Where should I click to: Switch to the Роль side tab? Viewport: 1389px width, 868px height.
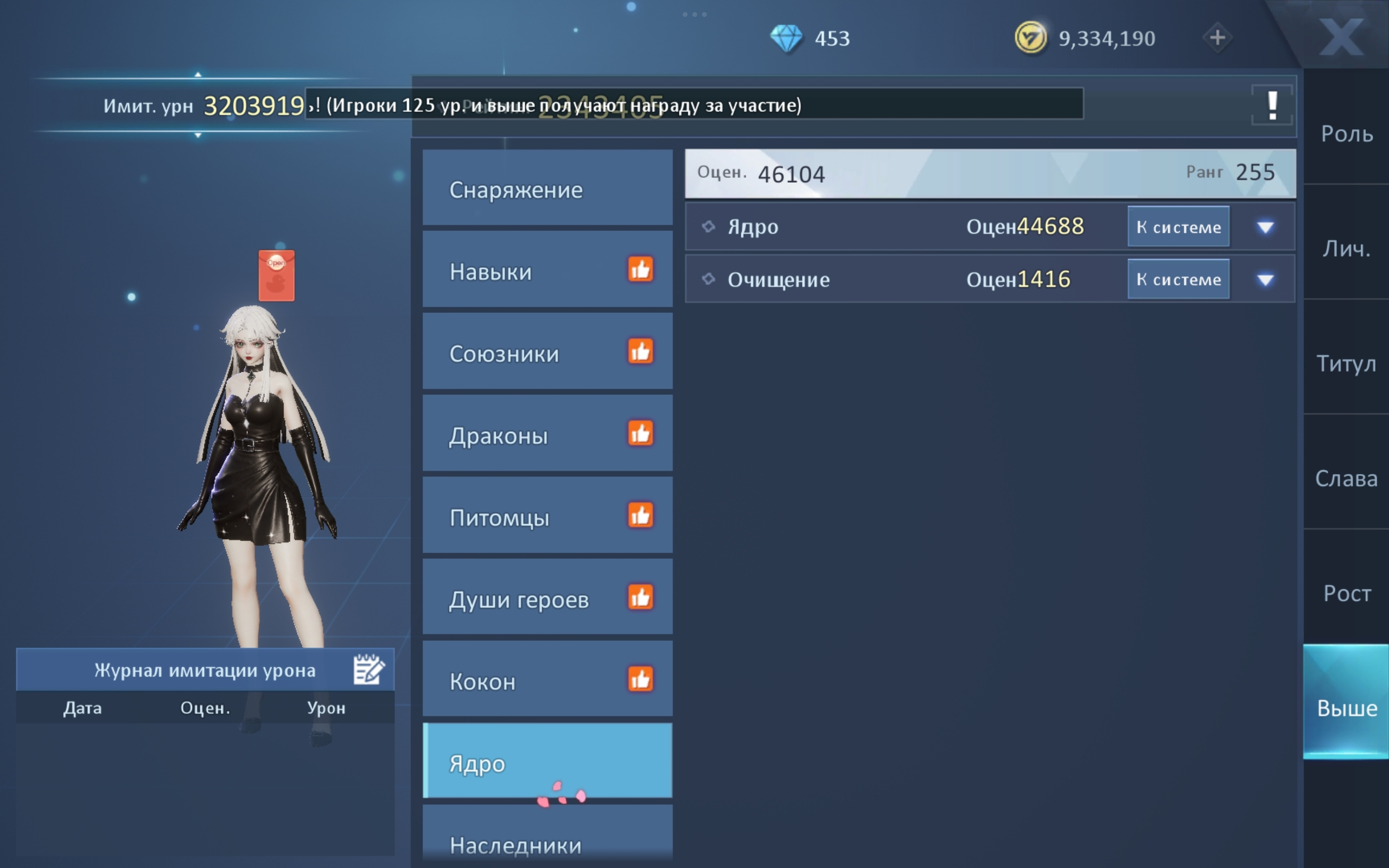point(1346,134)
